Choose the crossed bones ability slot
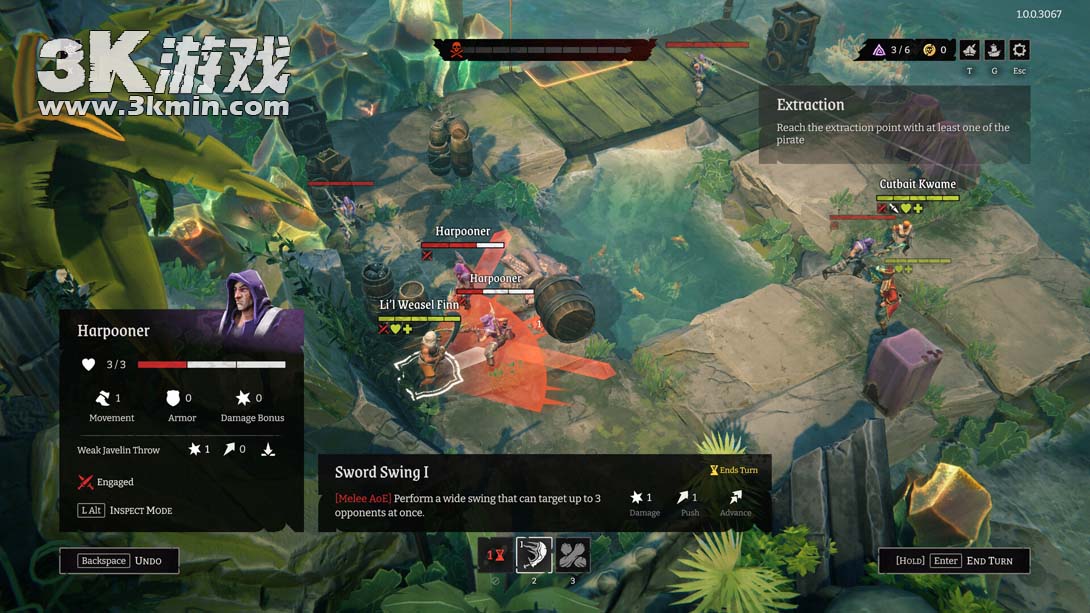The width and height of the screenshot is (1090, 613). click(573, 555)
